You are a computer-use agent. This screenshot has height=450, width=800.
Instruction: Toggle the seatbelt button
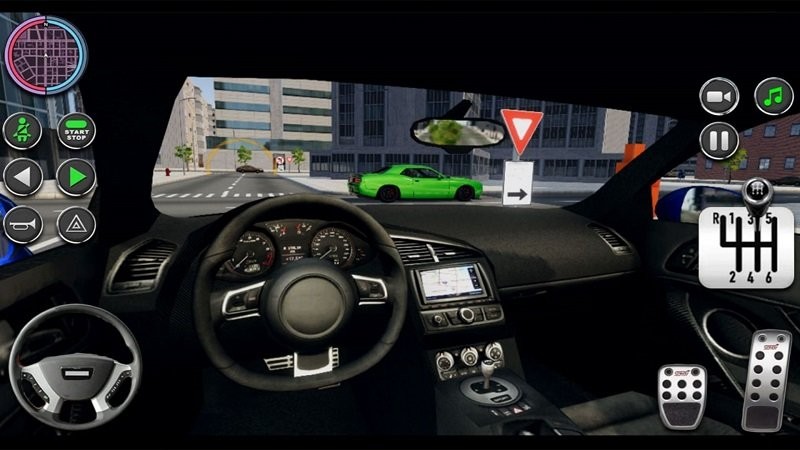[22, 131]
